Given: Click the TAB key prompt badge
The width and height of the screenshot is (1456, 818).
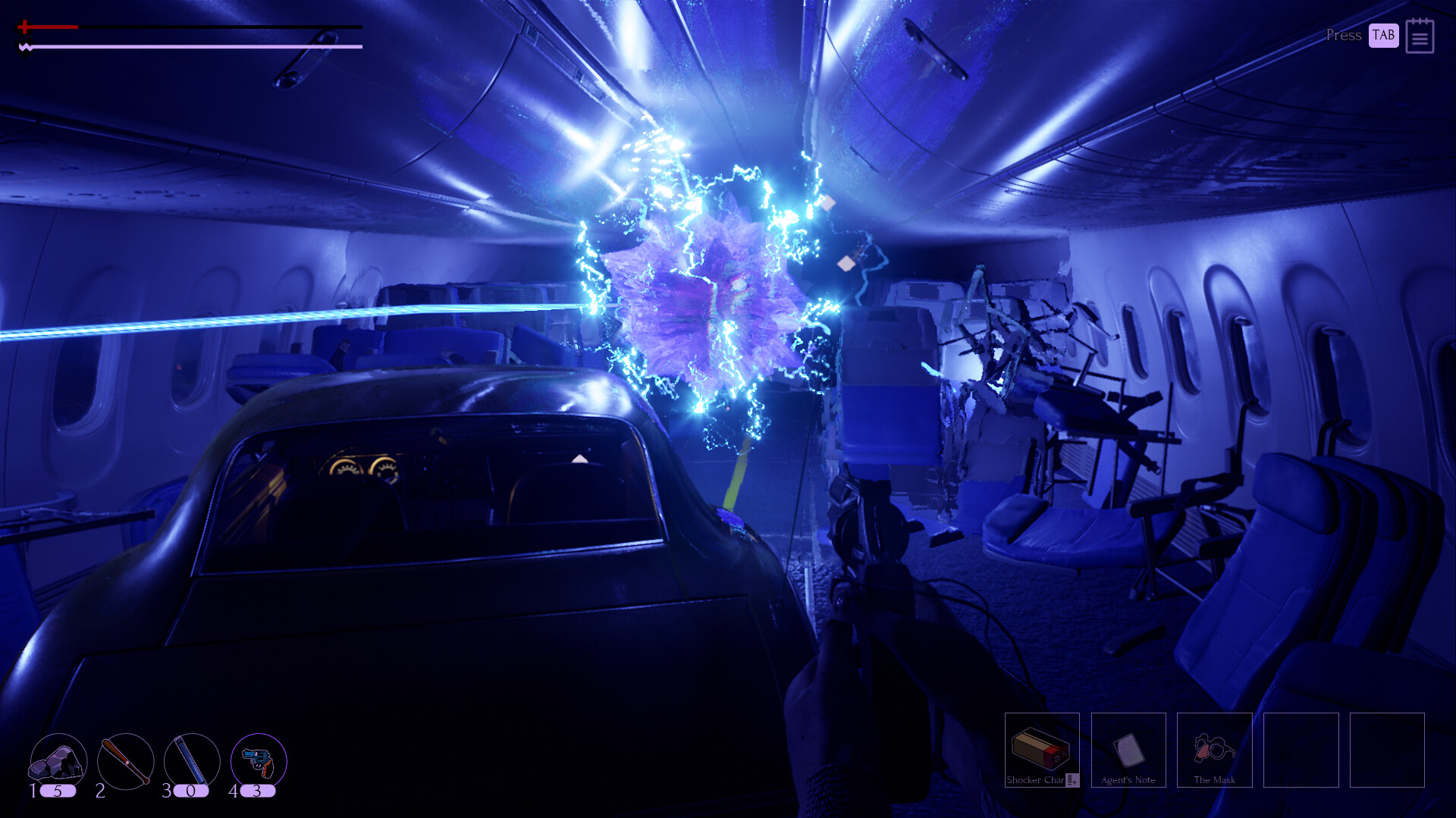Looking at the screenshot, I should coord(1382,35).
